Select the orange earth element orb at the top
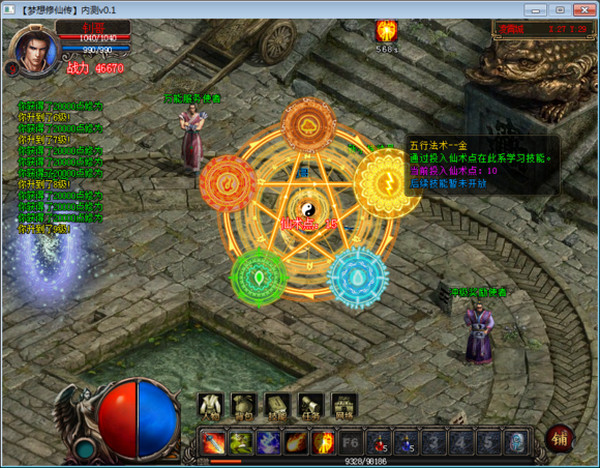Image resolution: width=600 pixels, height=468 pixels. click(308, 124)
